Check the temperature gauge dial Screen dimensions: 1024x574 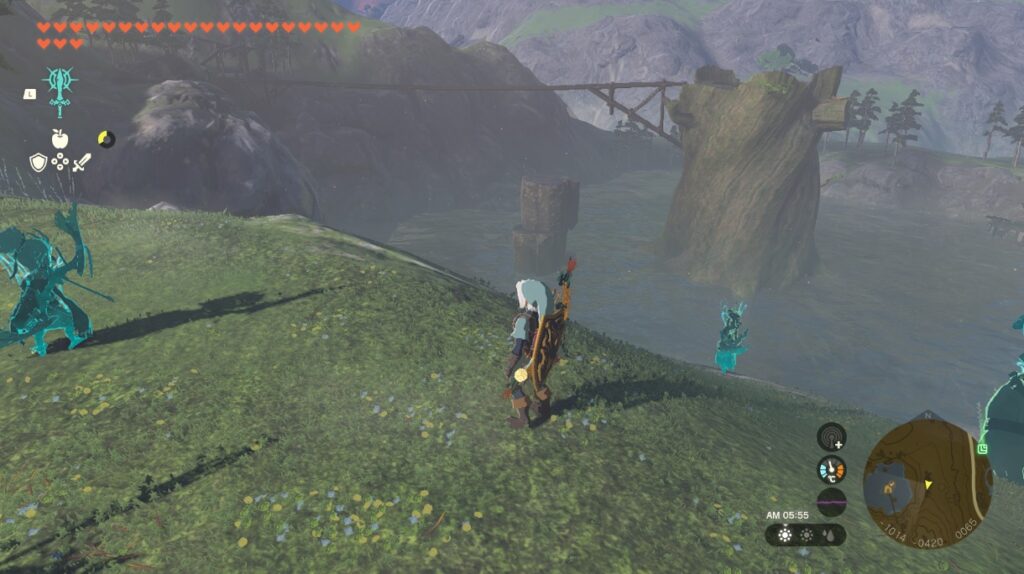pyautogui.click(x=831, y=469)
